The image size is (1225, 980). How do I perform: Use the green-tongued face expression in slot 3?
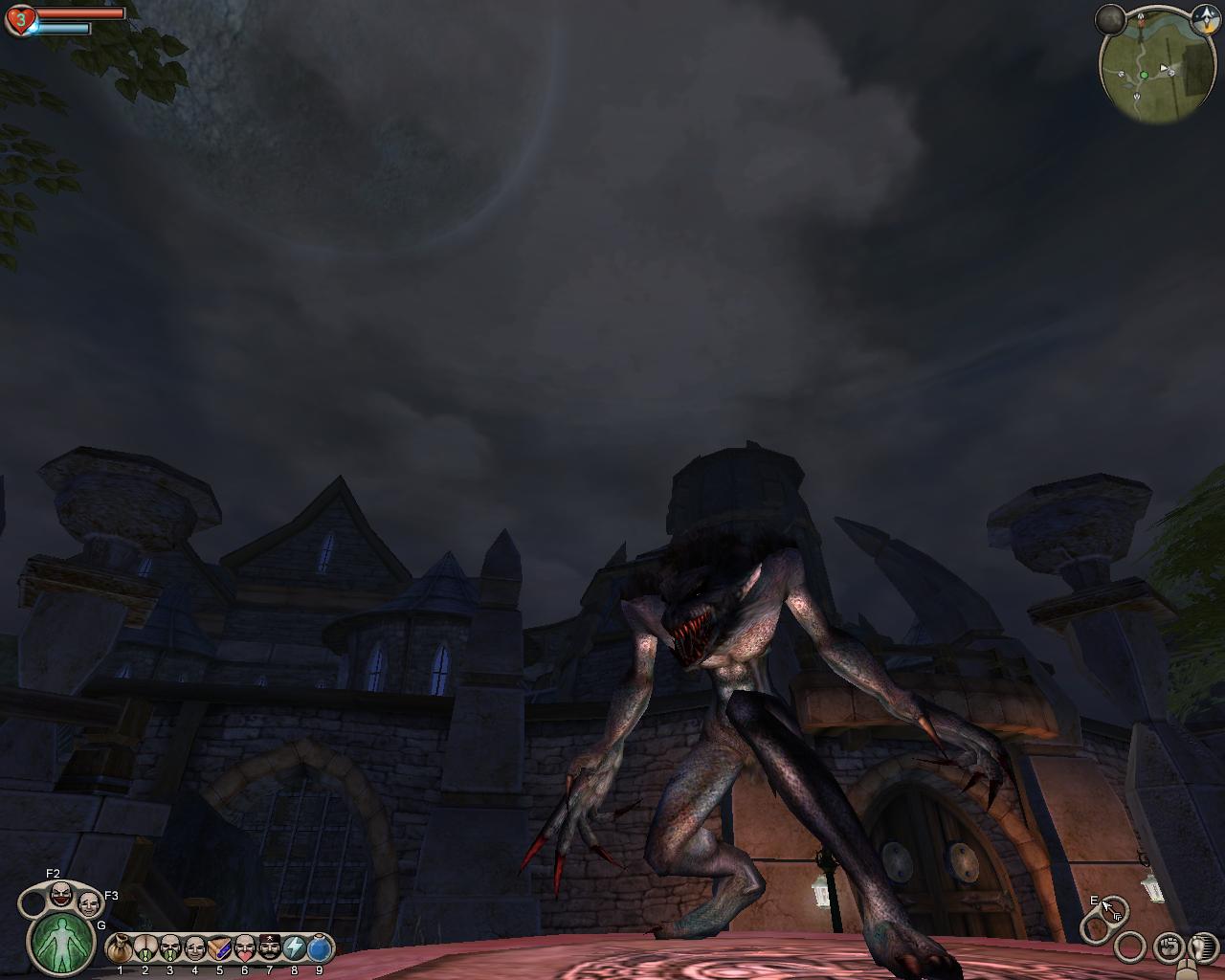click(x=170, y=948)
